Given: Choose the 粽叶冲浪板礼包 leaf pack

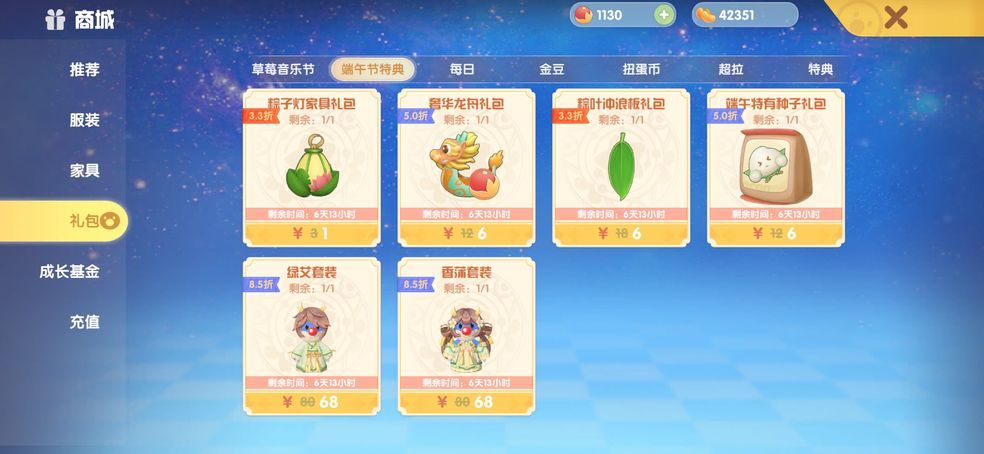Looking at the screenshot, I should [620, 166].
